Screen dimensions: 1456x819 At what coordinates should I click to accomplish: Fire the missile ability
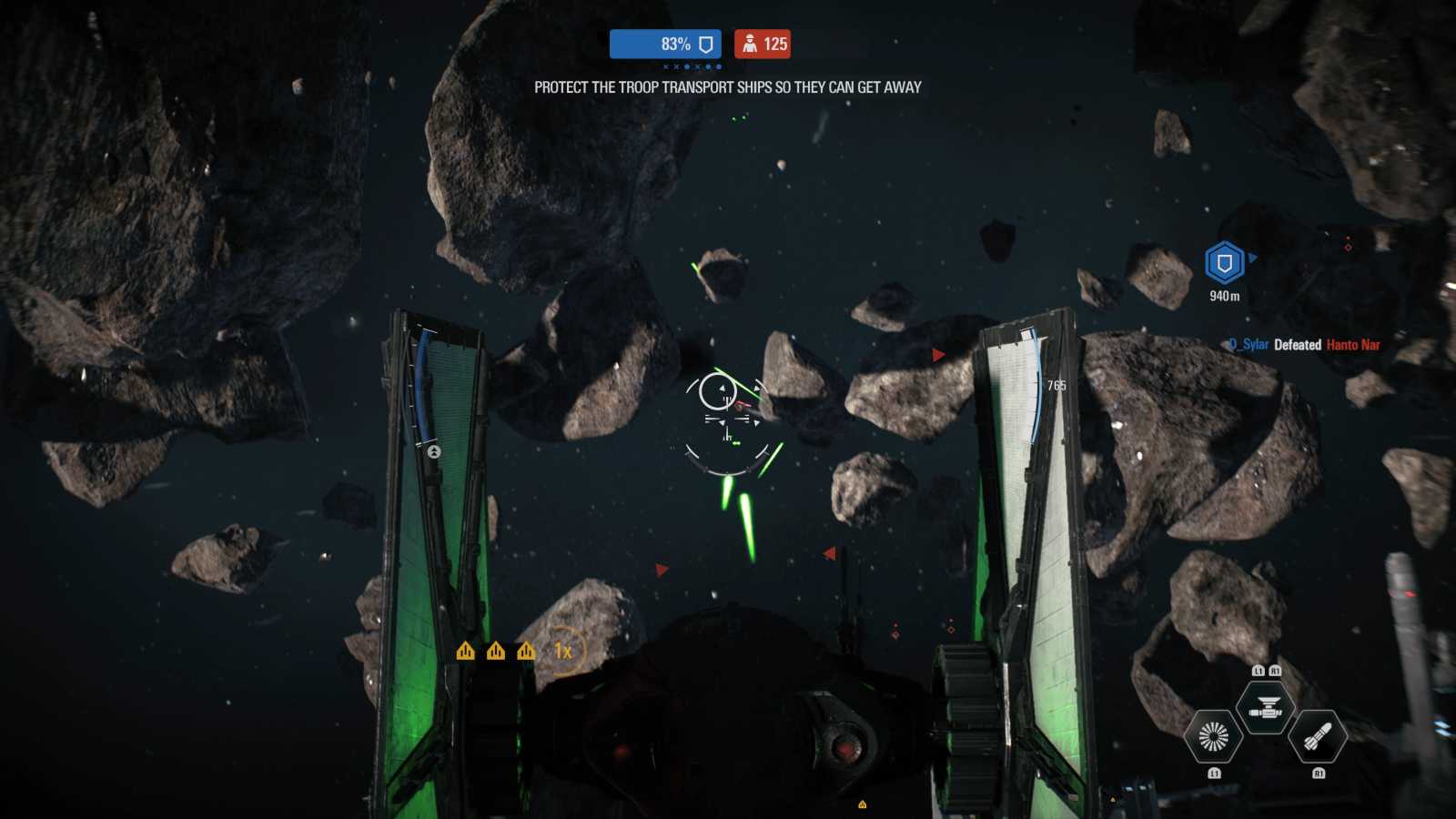[1318, 737]
